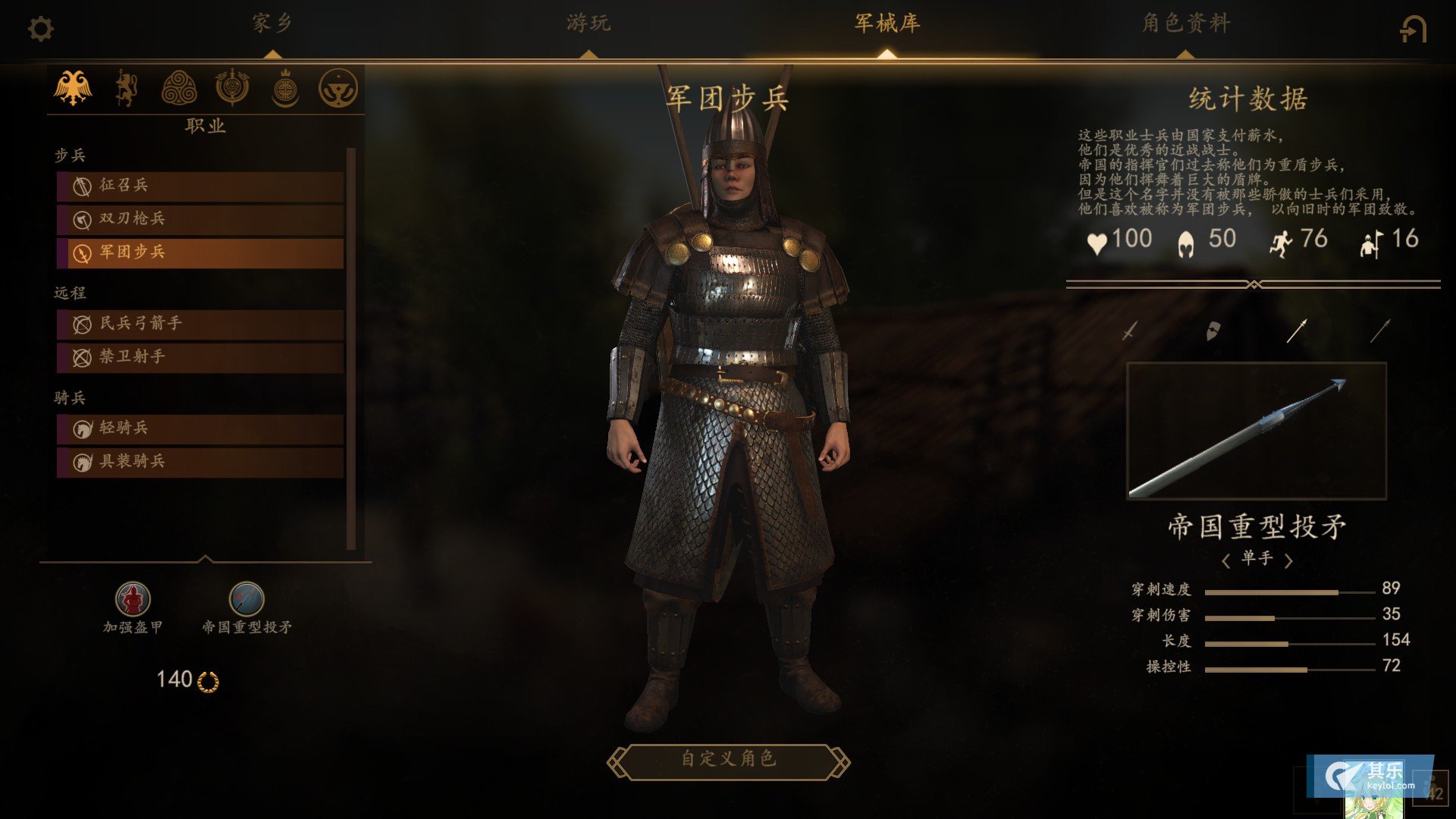Open the gear settings icon
Screen dimensions: 1456x819
tap(41, 30)
